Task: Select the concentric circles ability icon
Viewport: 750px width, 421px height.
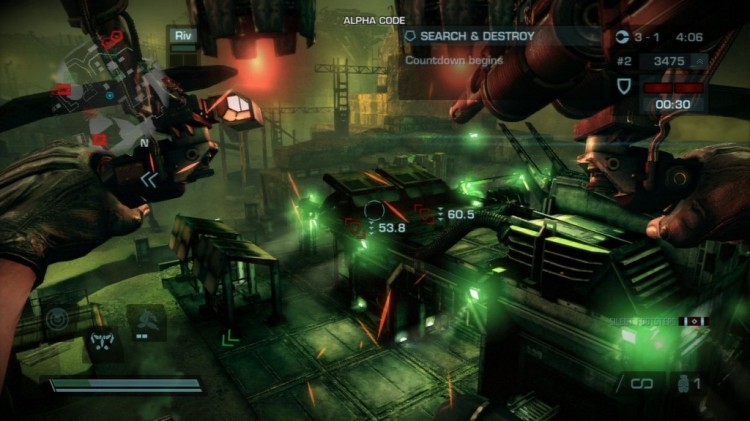Action: 58,320
